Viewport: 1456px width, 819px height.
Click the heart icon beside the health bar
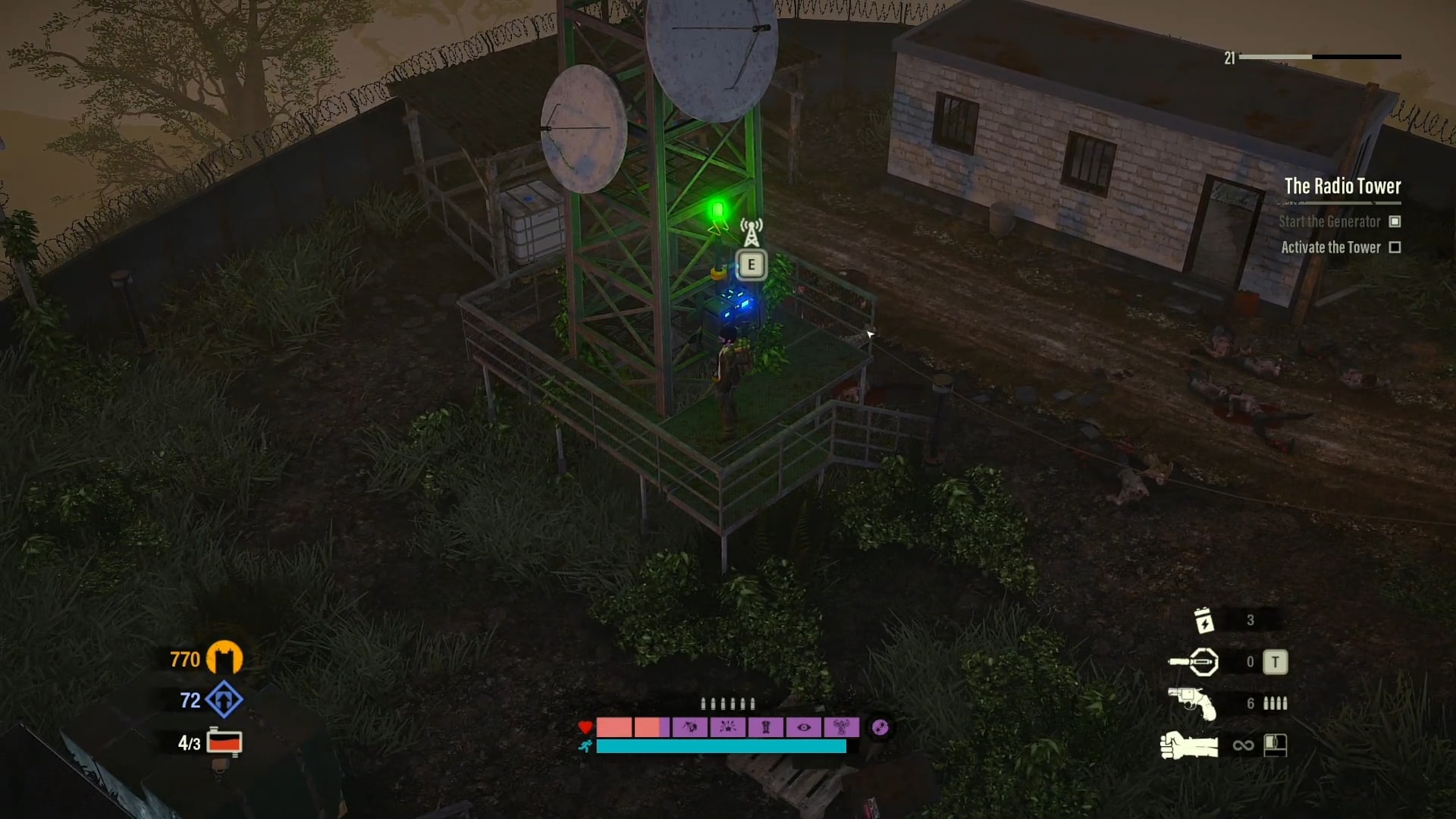585,727
